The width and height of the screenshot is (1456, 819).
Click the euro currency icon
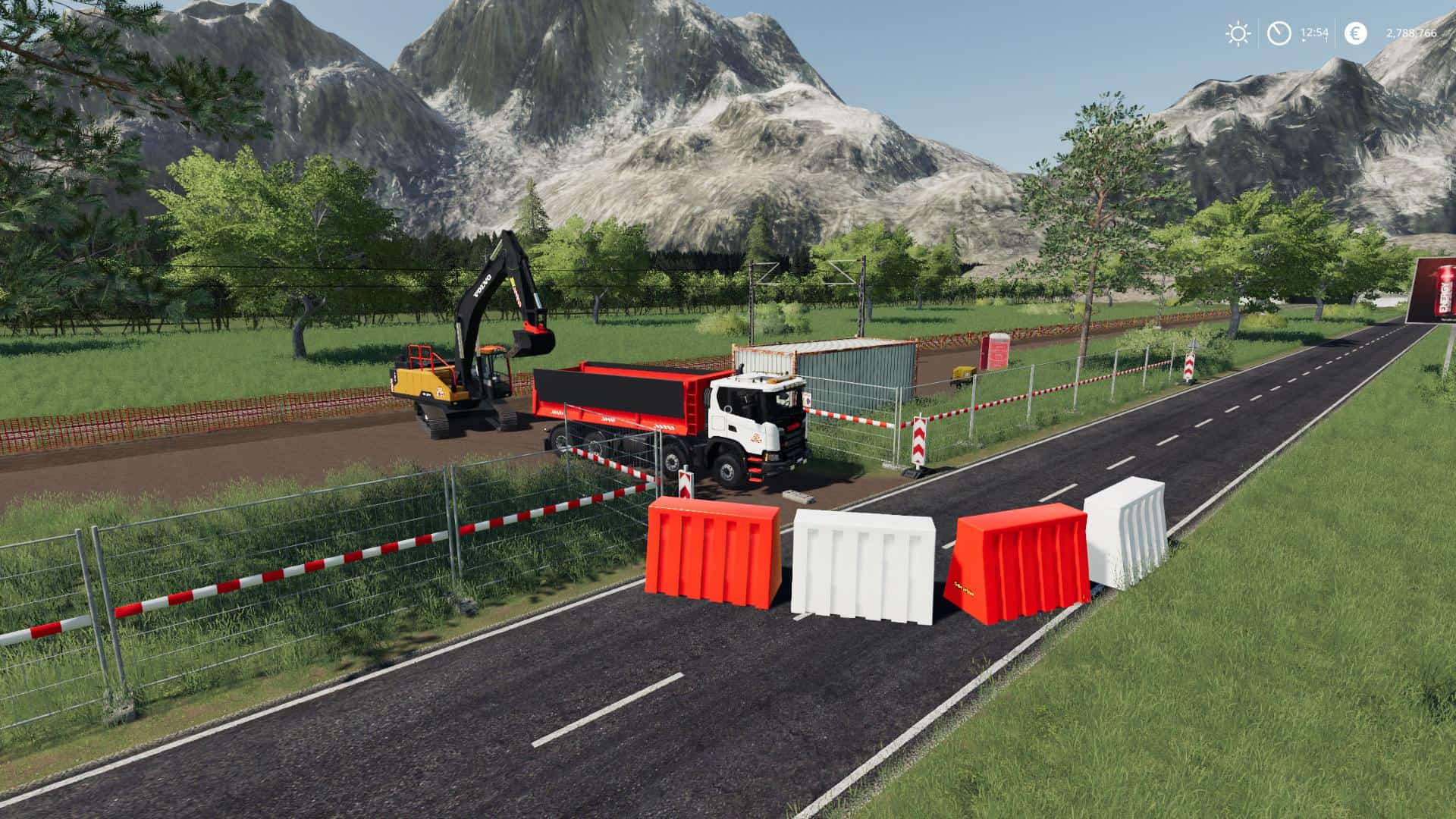(x=1356, y=33)
